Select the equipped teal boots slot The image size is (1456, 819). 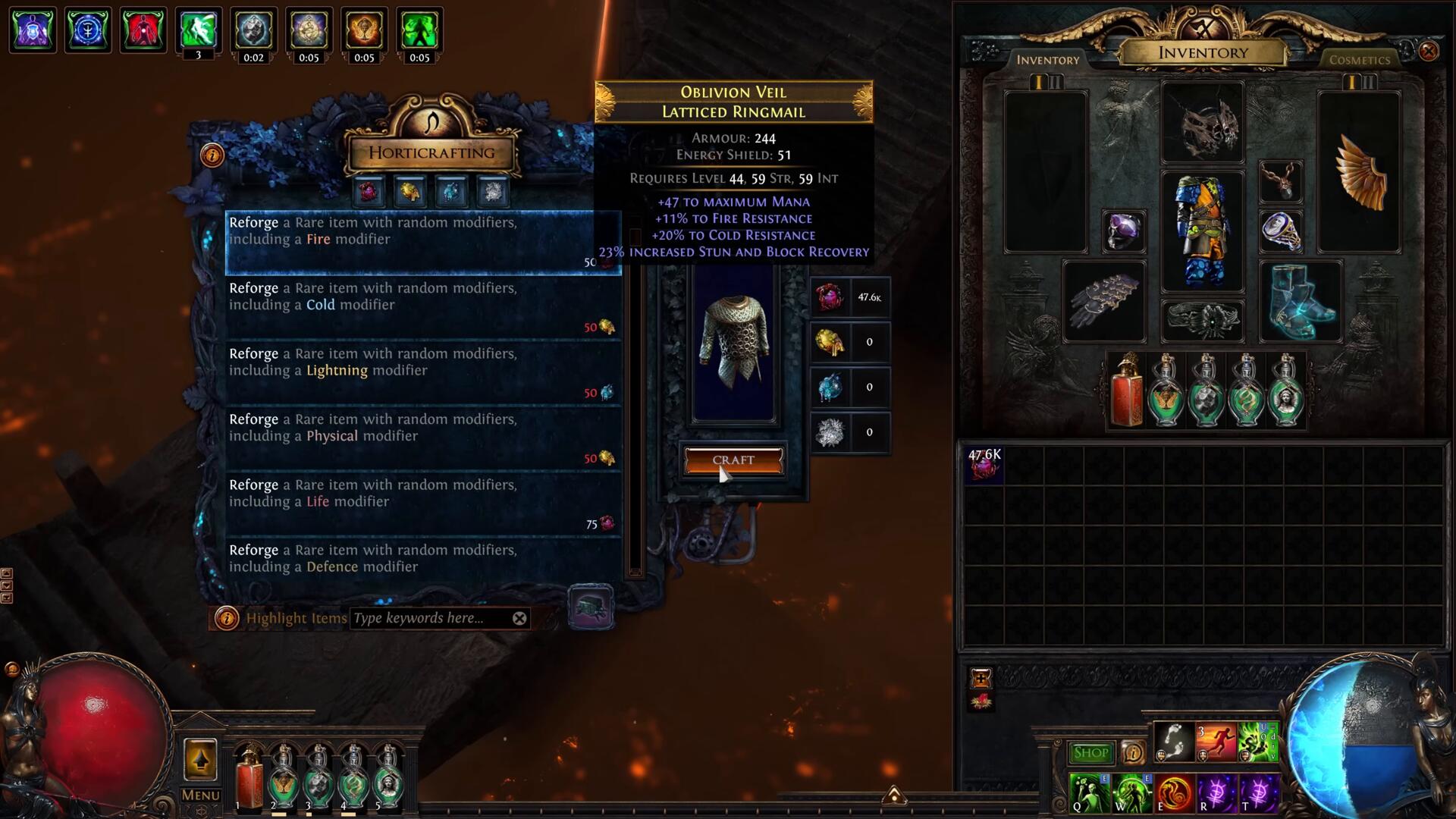tap(1300, 301)
